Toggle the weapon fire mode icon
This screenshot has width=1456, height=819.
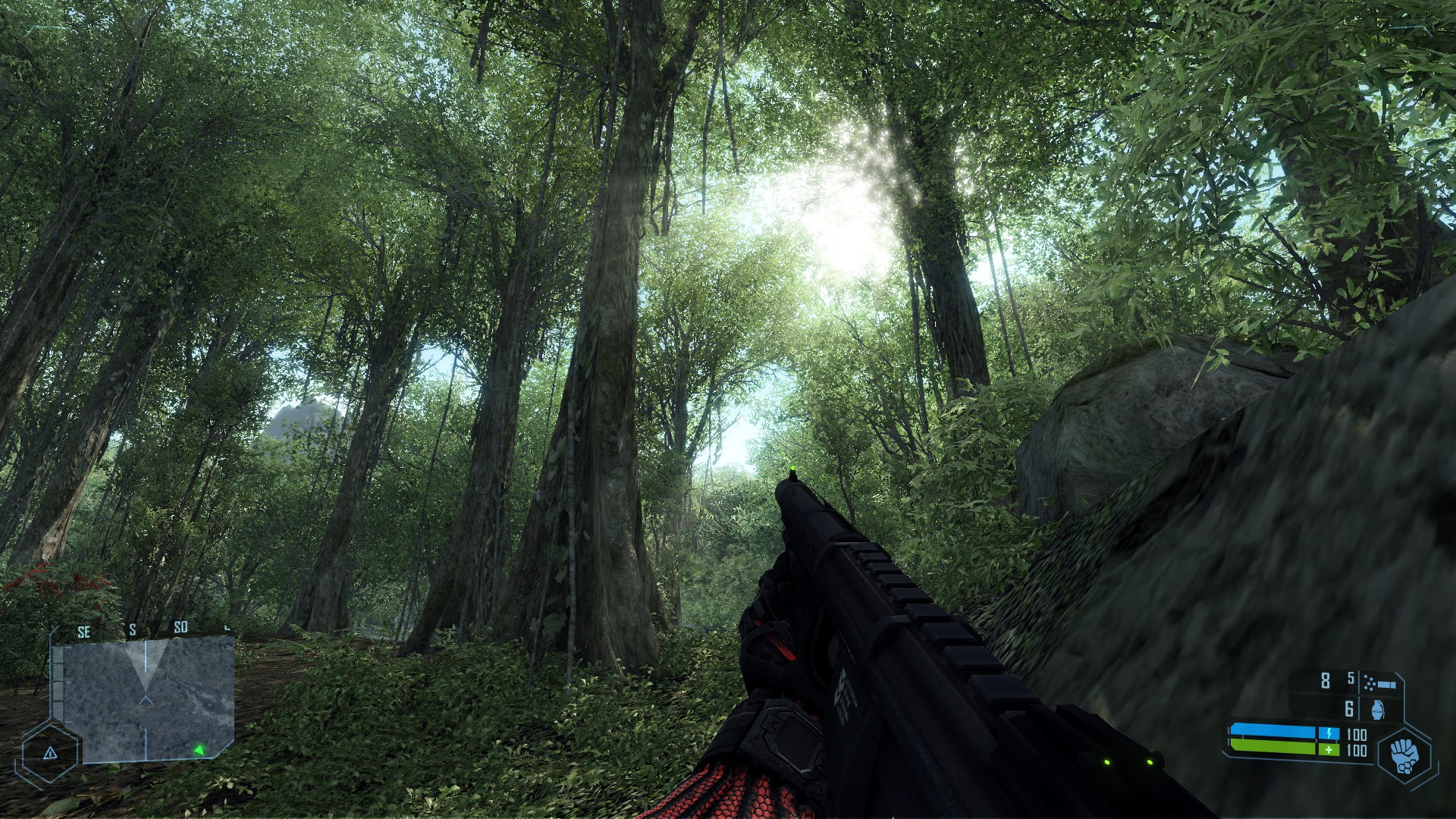1379,682
